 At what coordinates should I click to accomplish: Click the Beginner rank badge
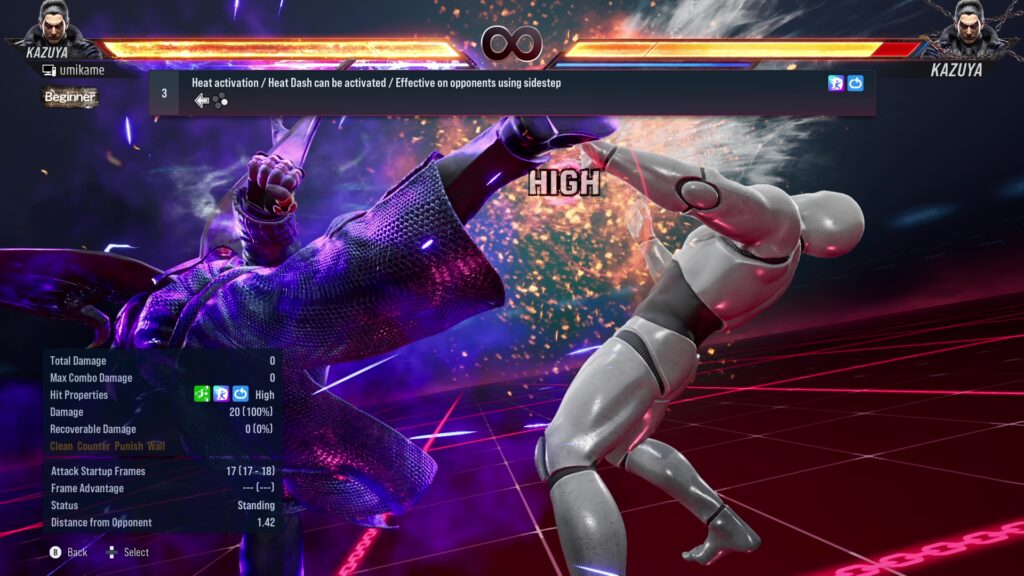[x=70, y=97]
